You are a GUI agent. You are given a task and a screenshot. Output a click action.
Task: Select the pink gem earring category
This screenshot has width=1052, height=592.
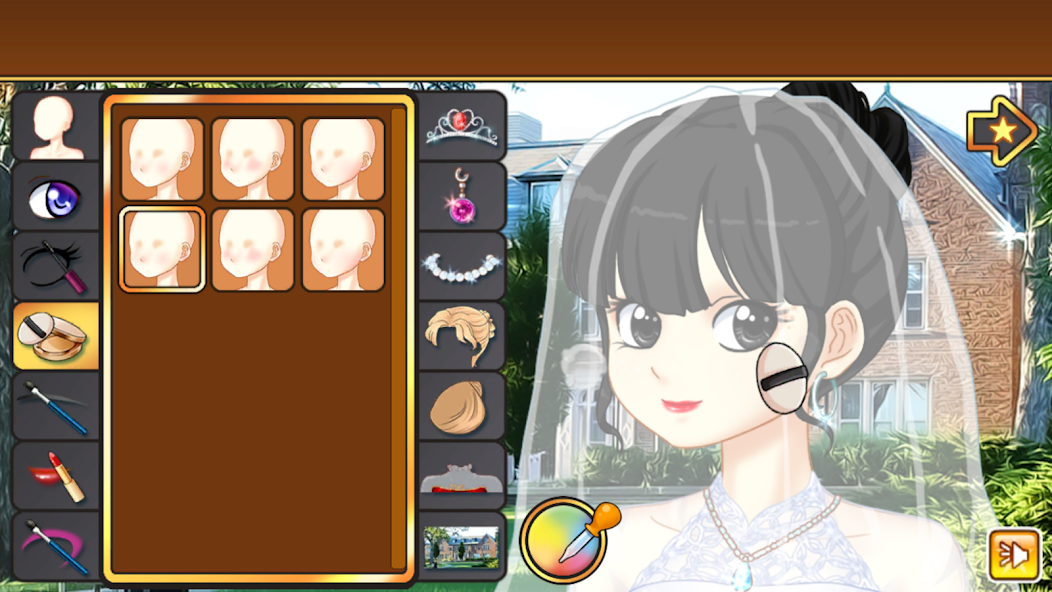[x=462, y=196]
